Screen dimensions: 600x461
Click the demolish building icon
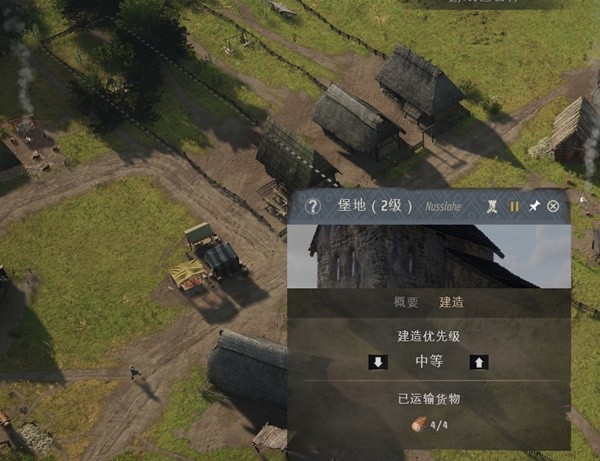(492, 207)
